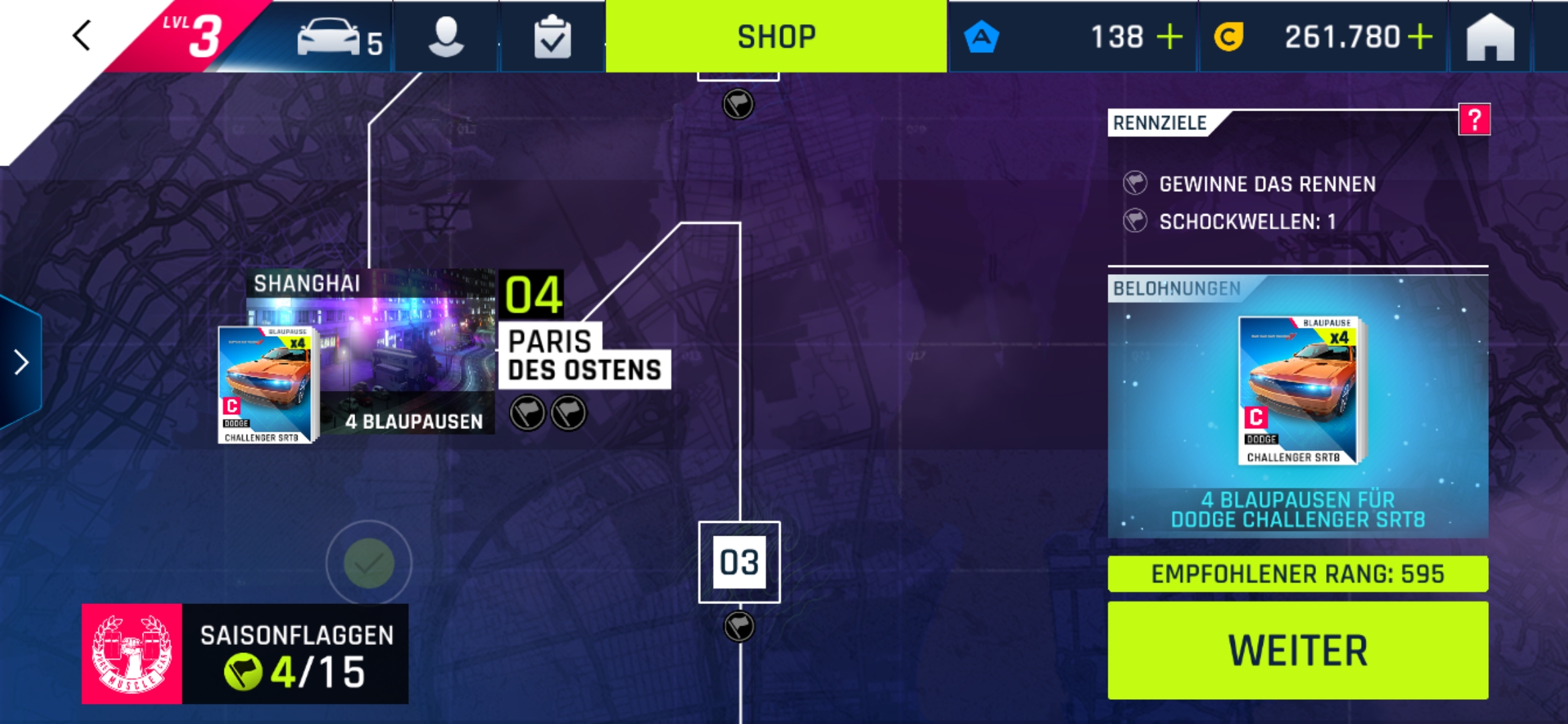View the Dodge Challenger SRT8 blueprint reward
Image resolution: width=1568 pixels, height=724 pixels.
pyautogui.click(x=1297, y=392)
